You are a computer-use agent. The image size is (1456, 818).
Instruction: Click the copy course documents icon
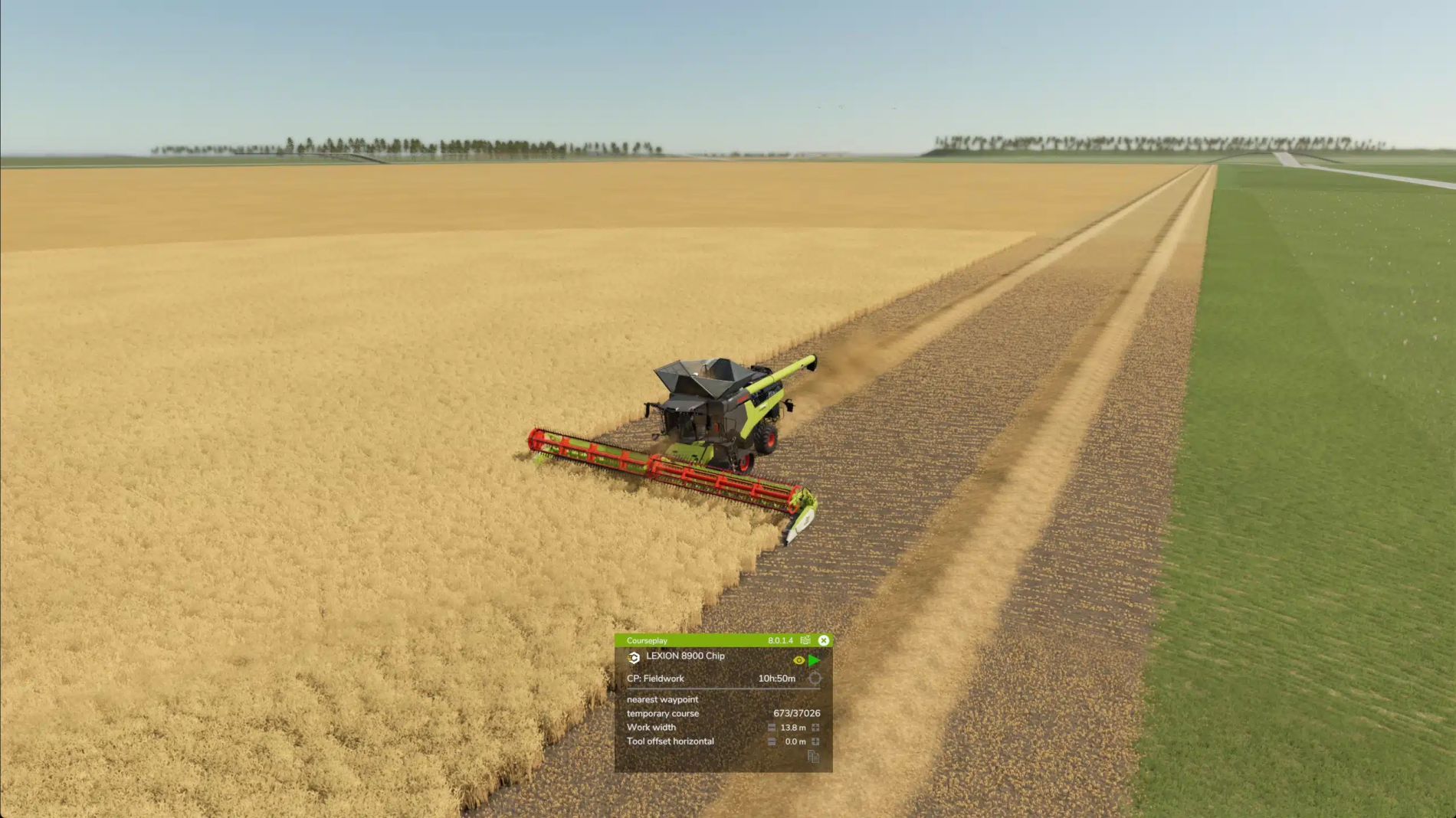coord(813,757)
